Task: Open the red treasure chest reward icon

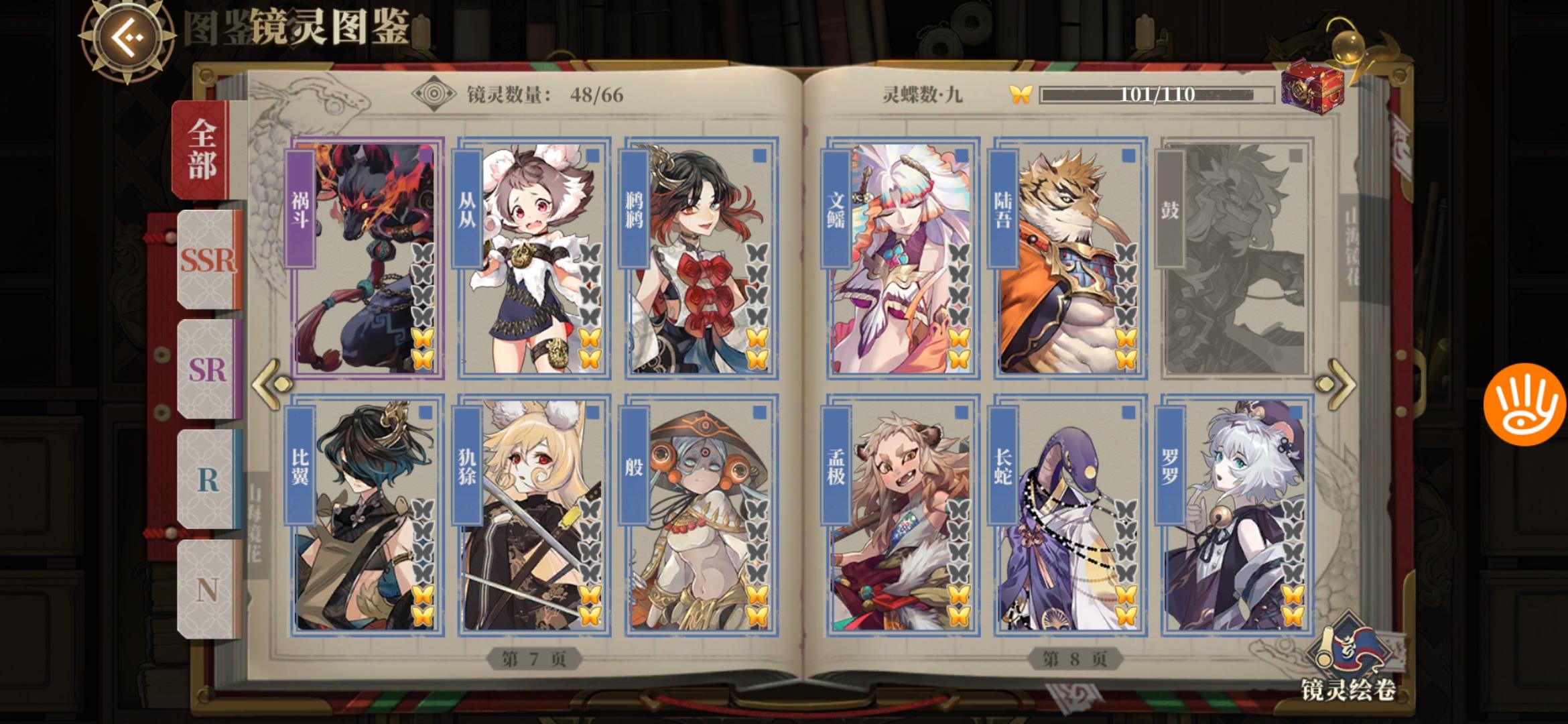Action: (1313, 87)
